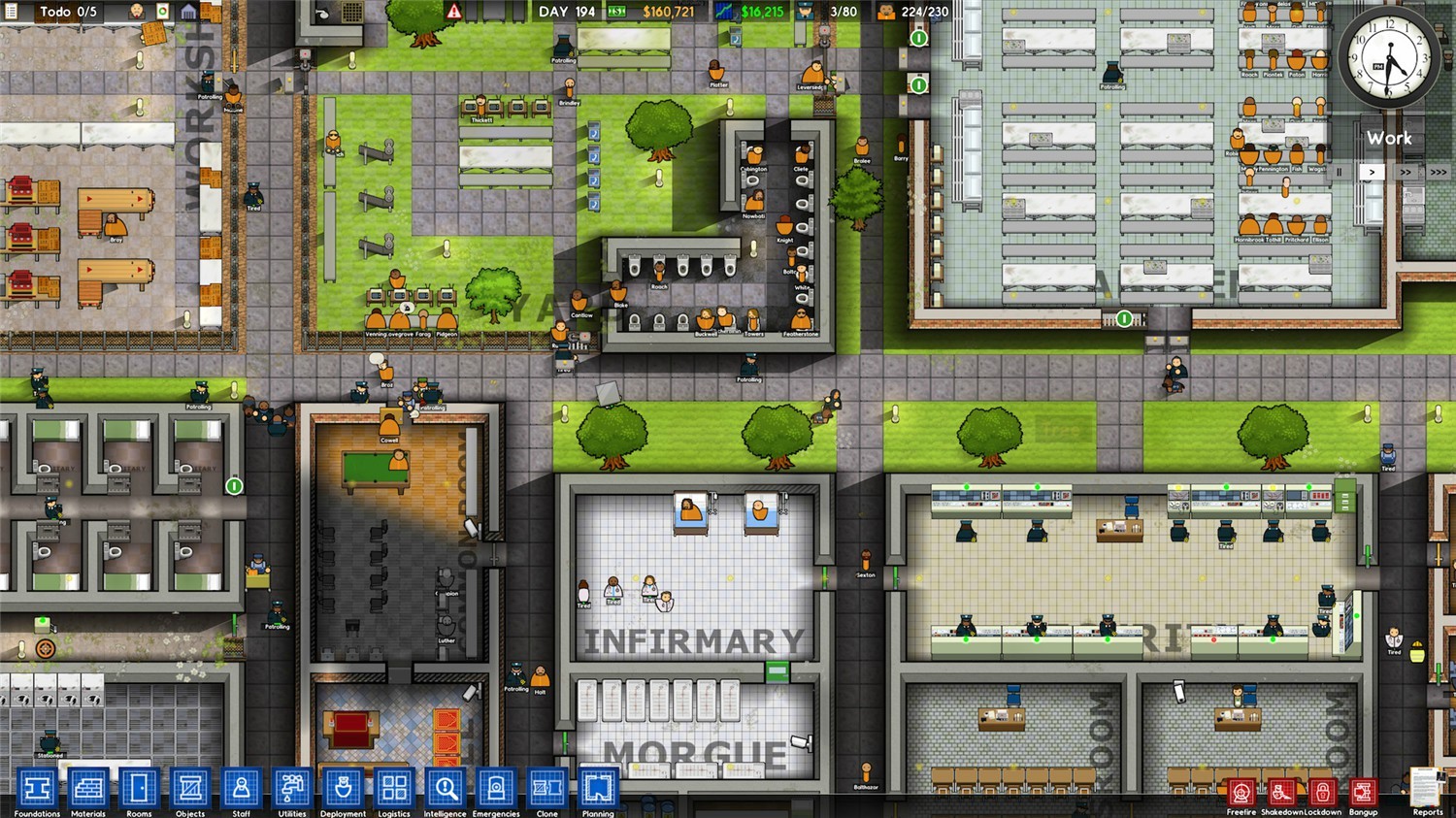This screenshot has width=1456, height=818.
Task: Pause the game simulation
Action: tap(1340, 172)
